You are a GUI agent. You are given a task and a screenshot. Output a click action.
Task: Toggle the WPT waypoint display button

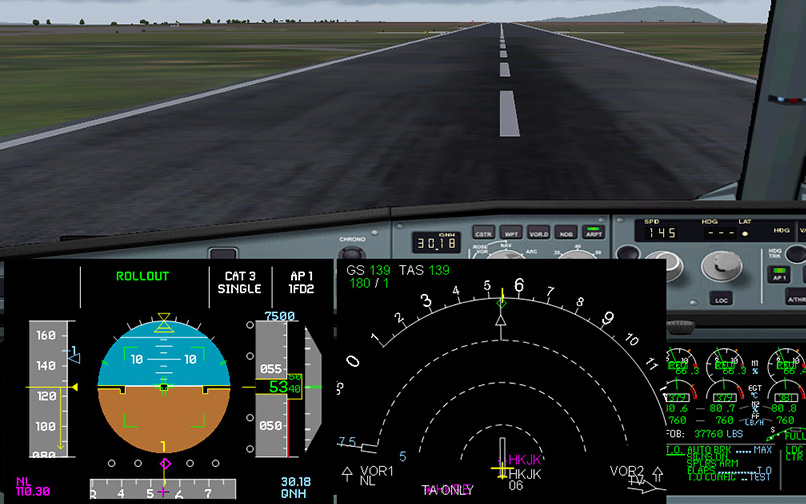pyautogui.click(x=511, y=233)
